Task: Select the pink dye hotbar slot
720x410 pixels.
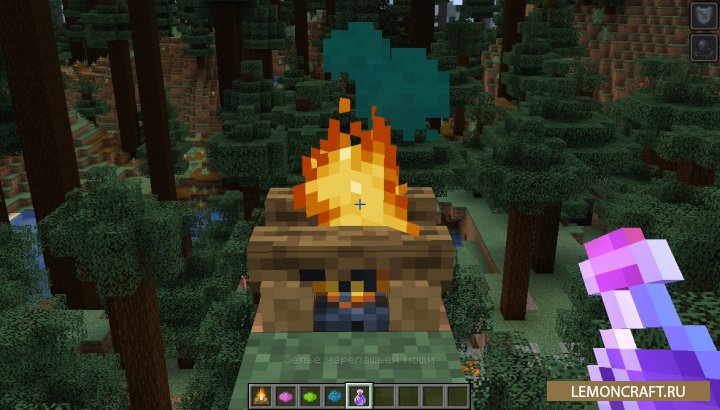Action: 286,395
